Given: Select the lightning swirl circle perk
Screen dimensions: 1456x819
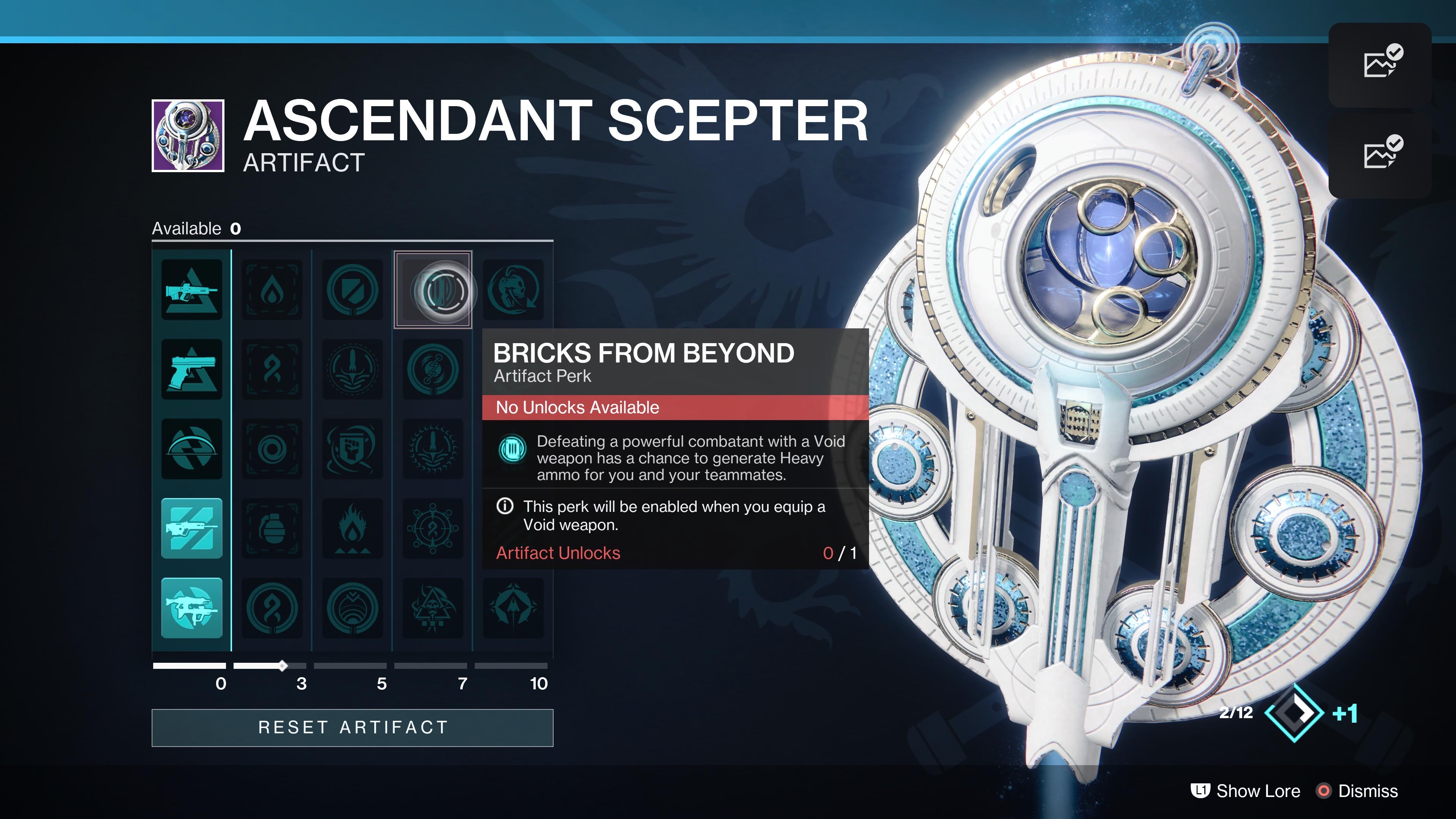Looking at the screenshot, I should coord(433,370).
